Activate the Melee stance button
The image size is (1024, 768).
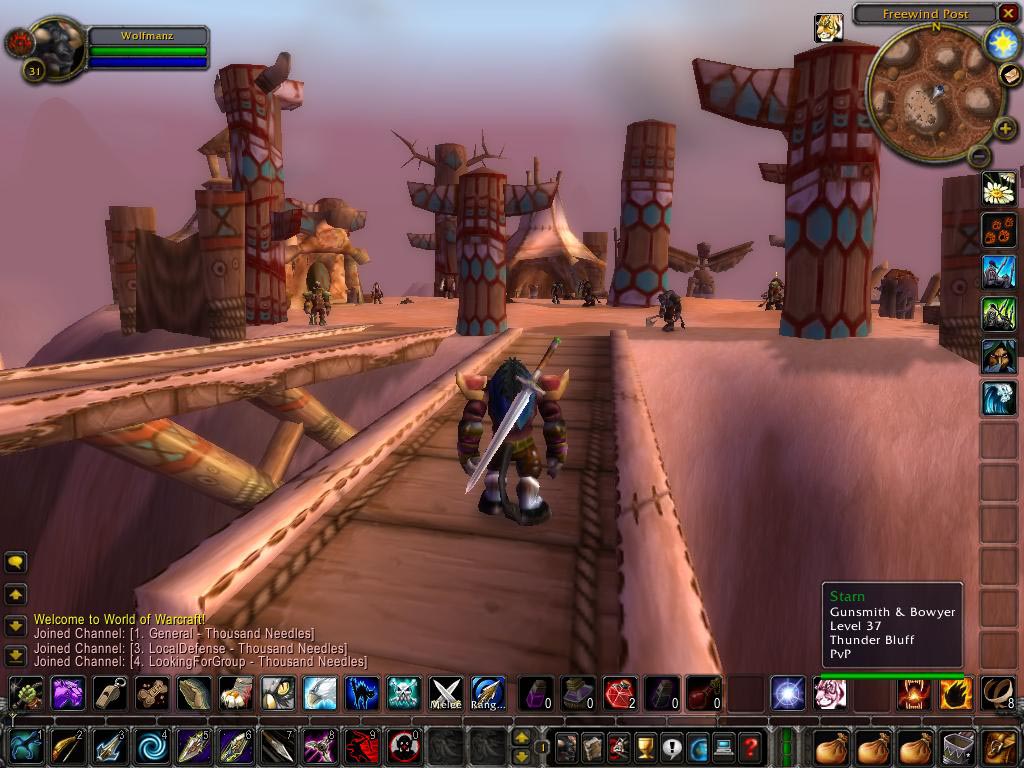(445, 693)
